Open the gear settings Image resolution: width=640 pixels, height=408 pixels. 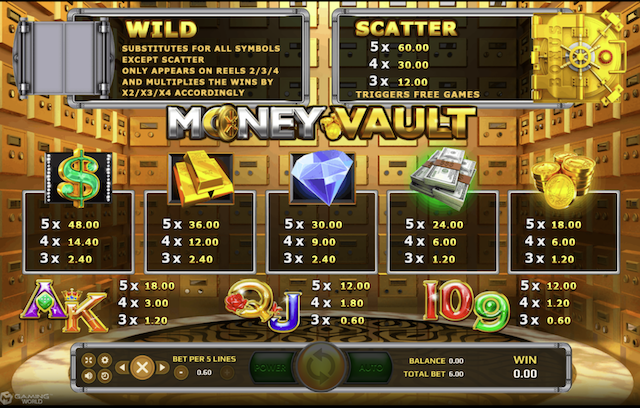[x=105, y=359]
